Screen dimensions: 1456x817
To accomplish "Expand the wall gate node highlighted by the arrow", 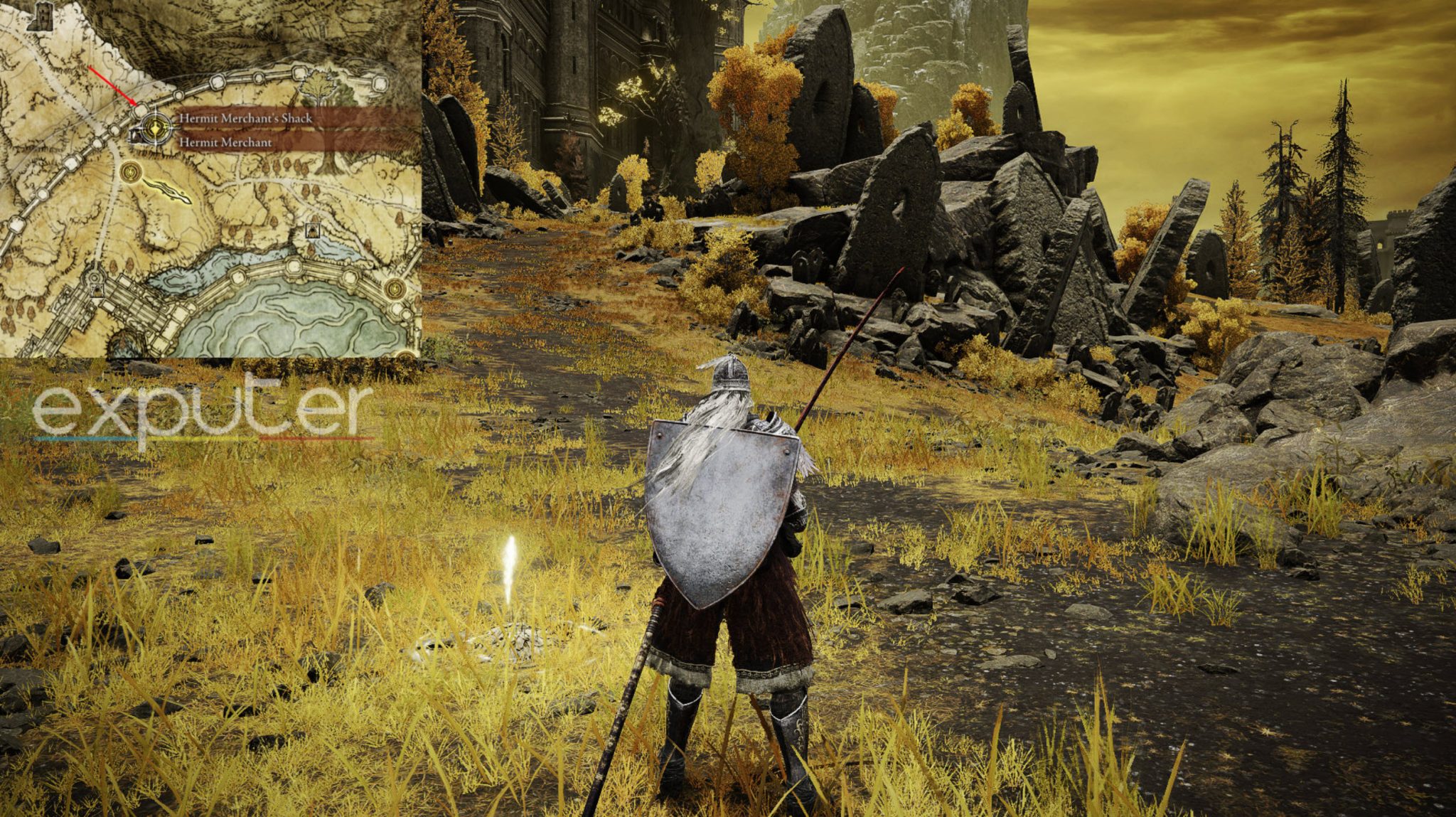I will [142, 110].
